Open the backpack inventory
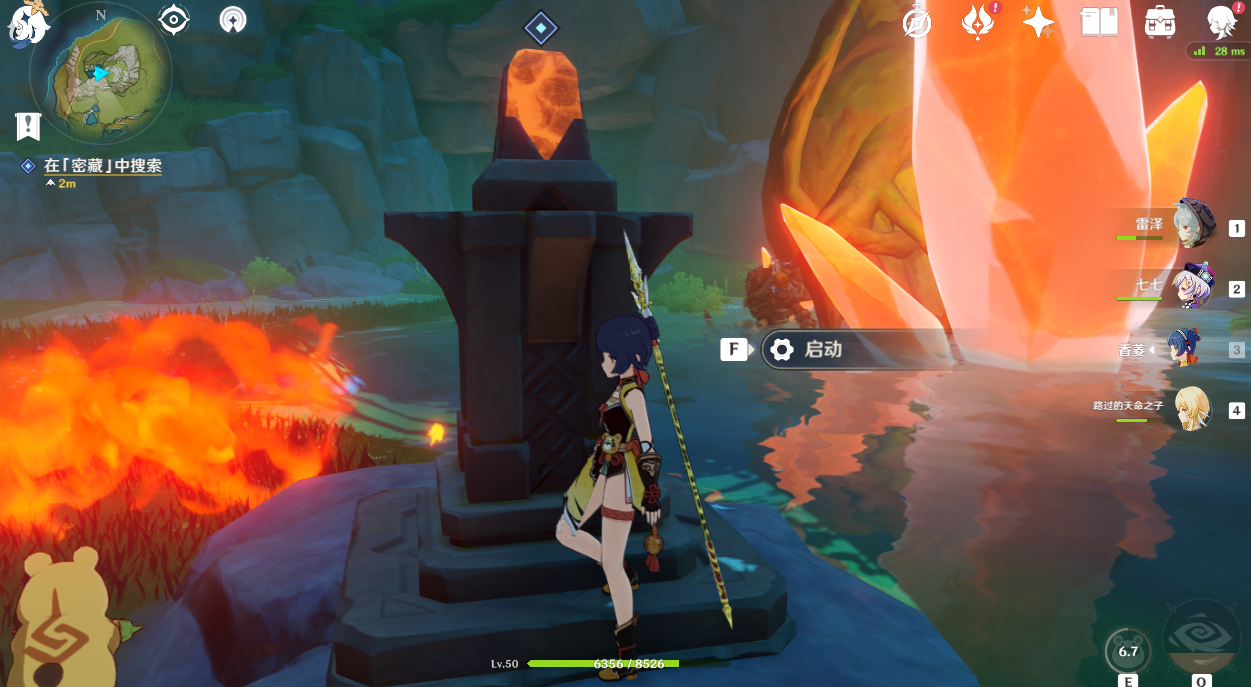1251x687 pixels. [x=1160, y=21]
